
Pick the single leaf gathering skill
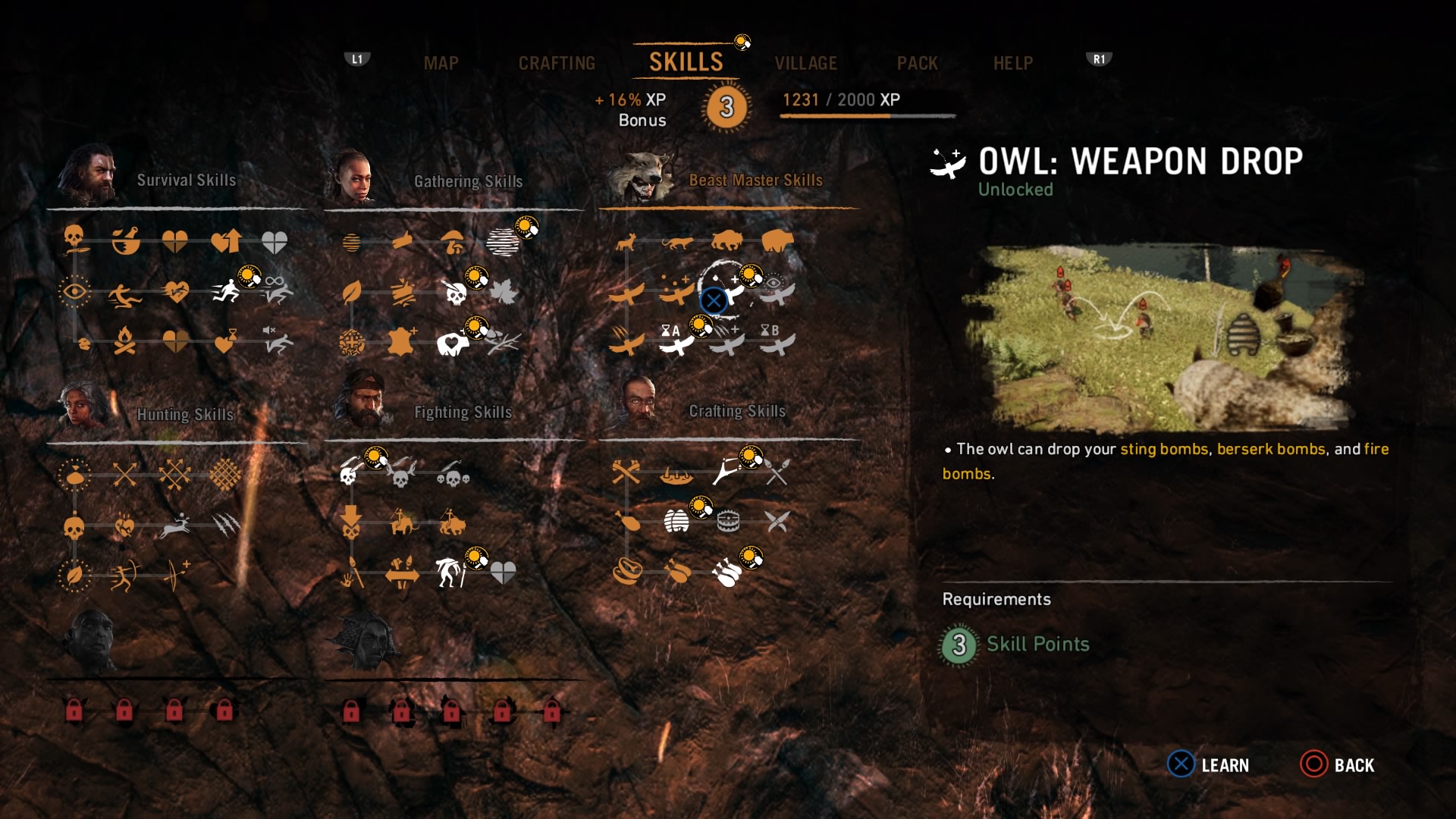(352, 293)
